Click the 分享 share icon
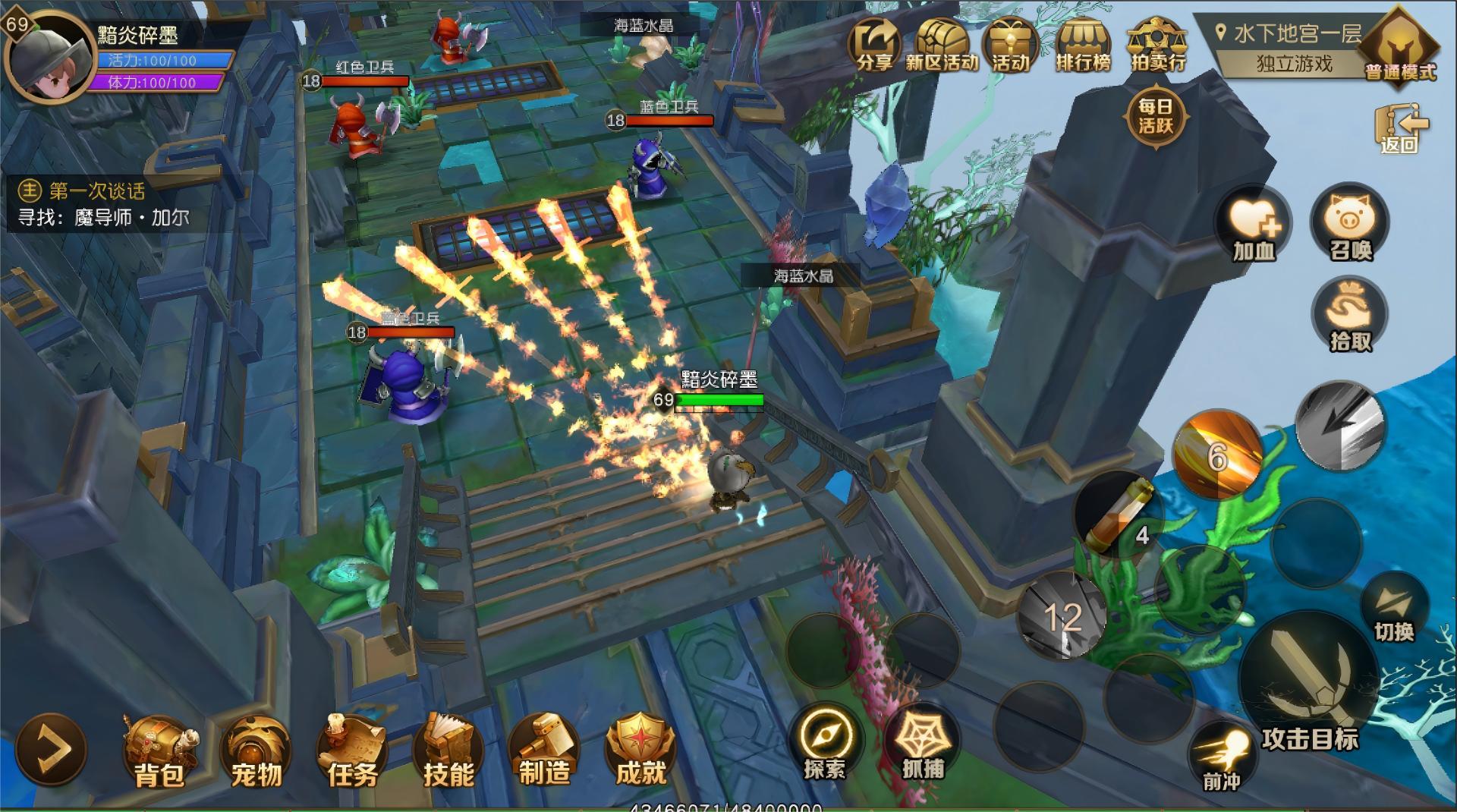1457x812 pixels. pos(874,46)
